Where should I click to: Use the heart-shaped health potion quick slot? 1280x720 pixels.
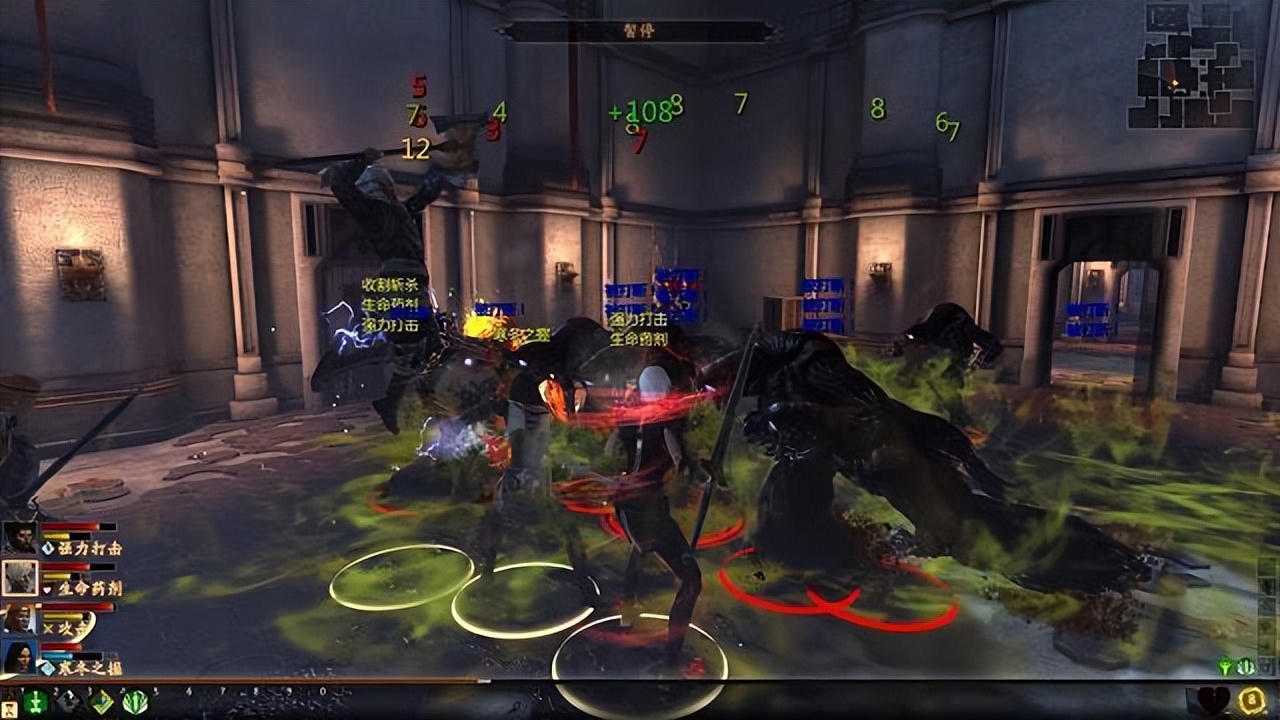pos(1212,700)
